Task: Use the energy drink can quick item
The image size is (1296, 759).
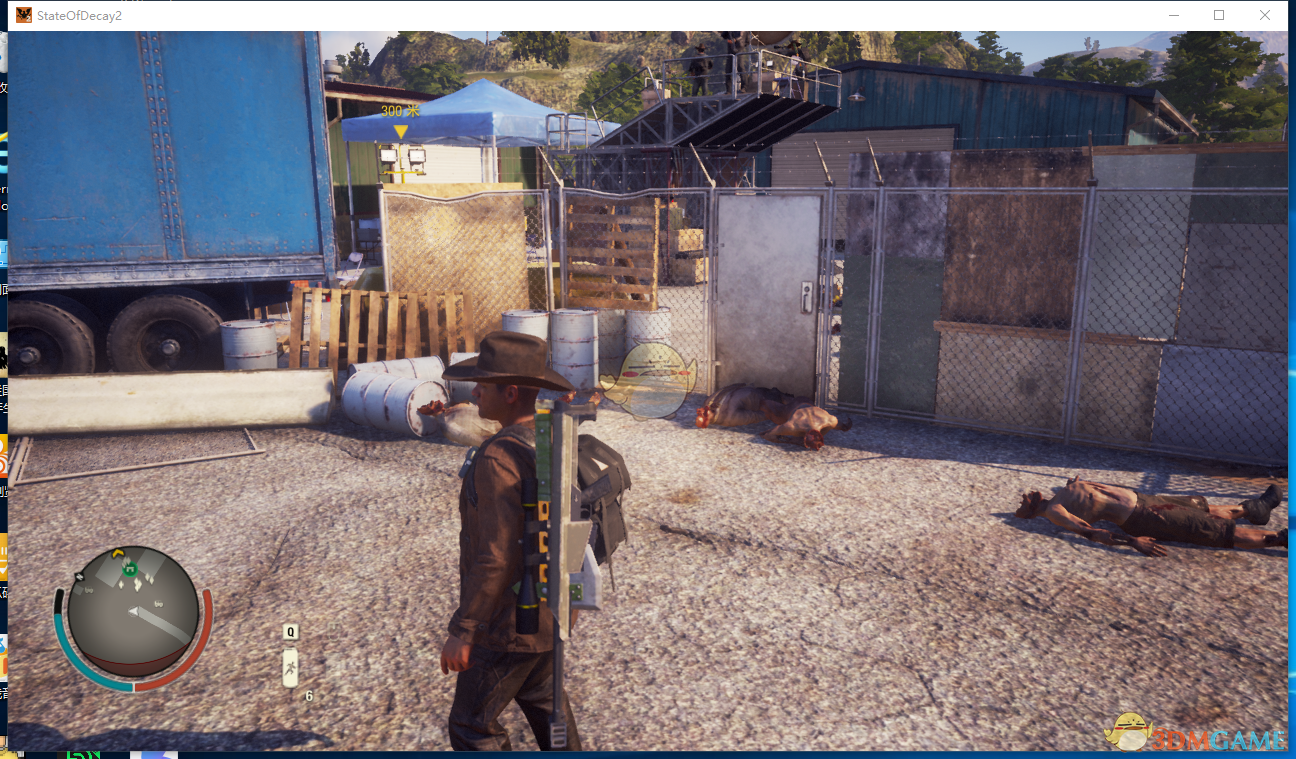Action: [x=290, y=667]
